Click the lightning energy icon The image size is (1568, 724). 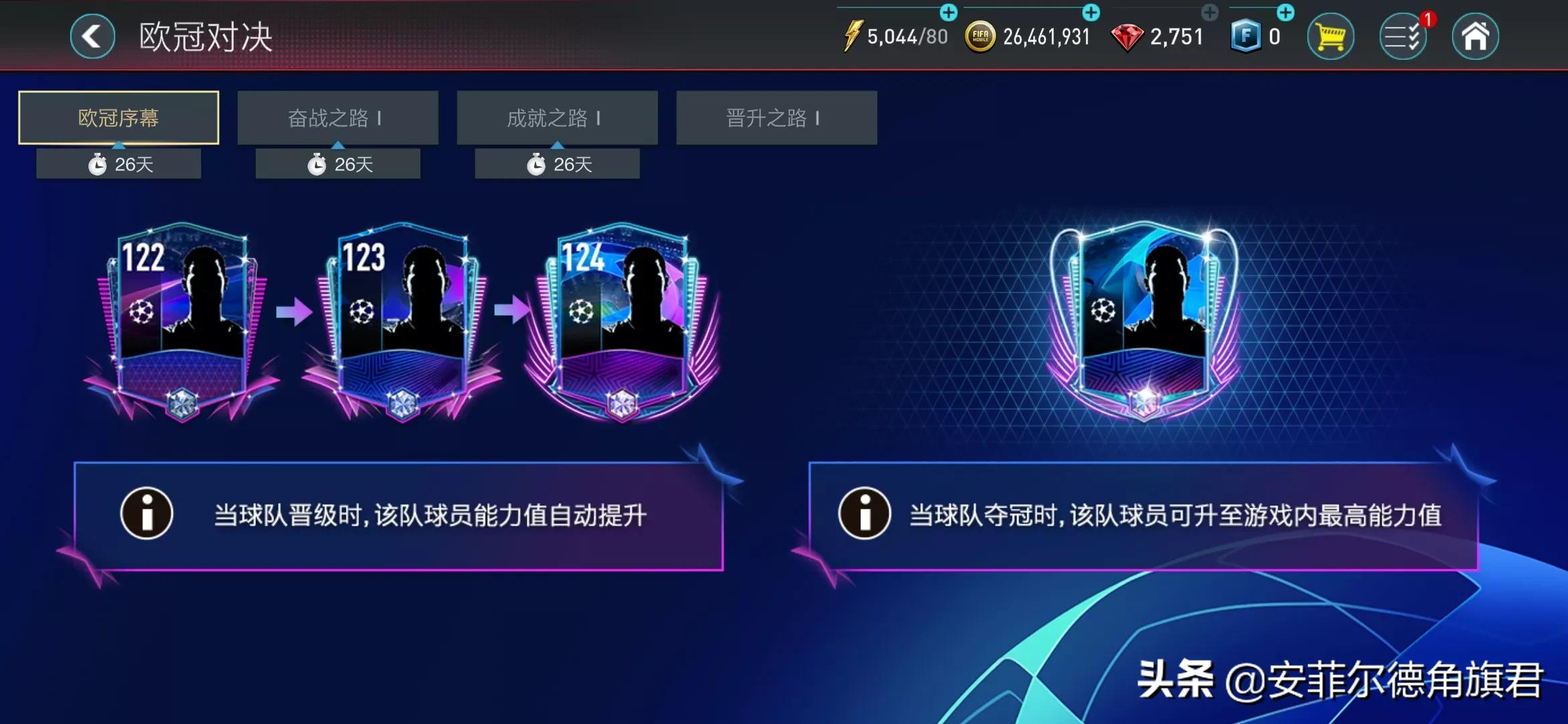tap(853, 35)
